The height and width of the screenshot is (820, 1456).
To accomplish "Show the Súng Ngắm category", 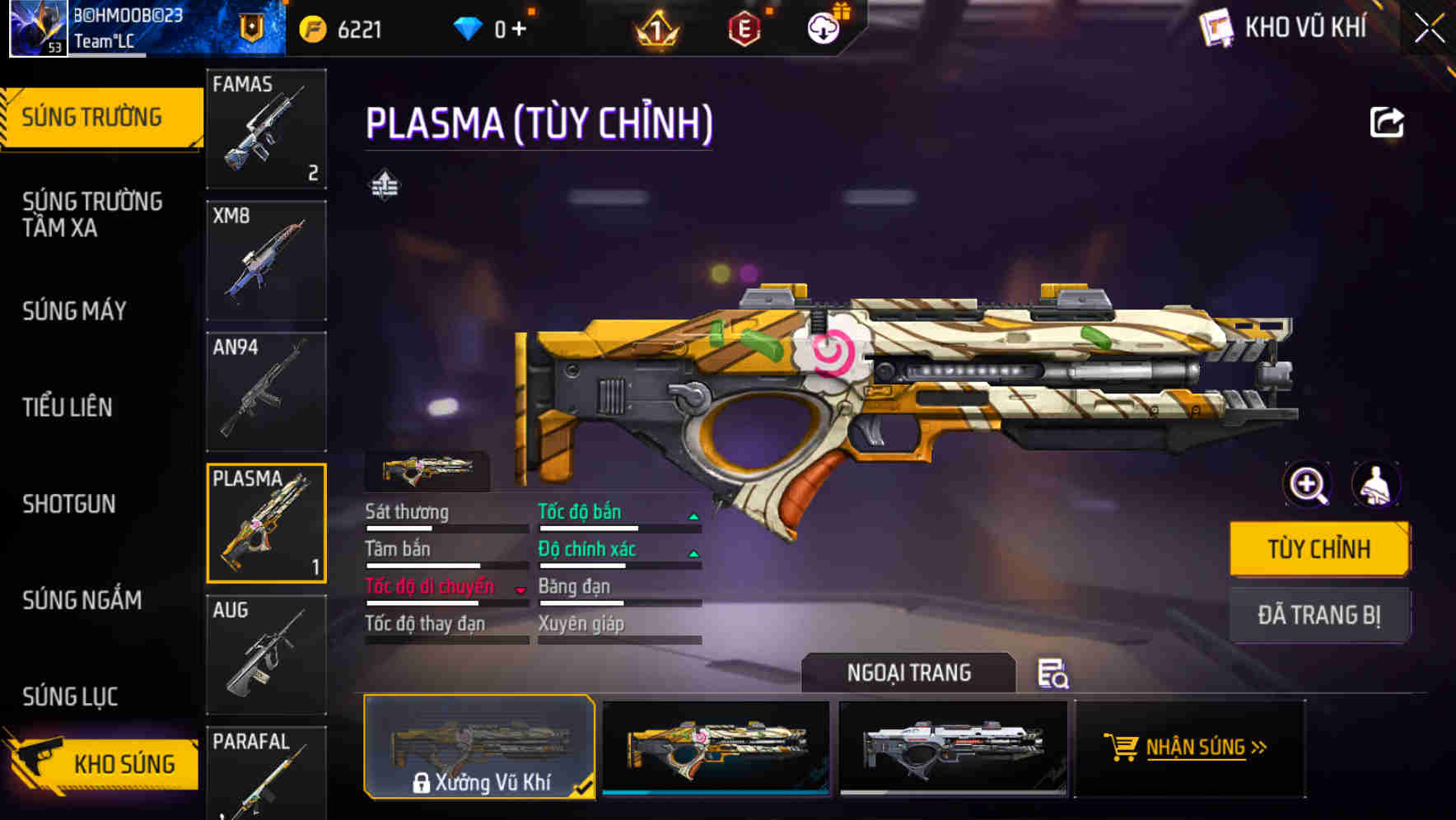I will point(82,600).
